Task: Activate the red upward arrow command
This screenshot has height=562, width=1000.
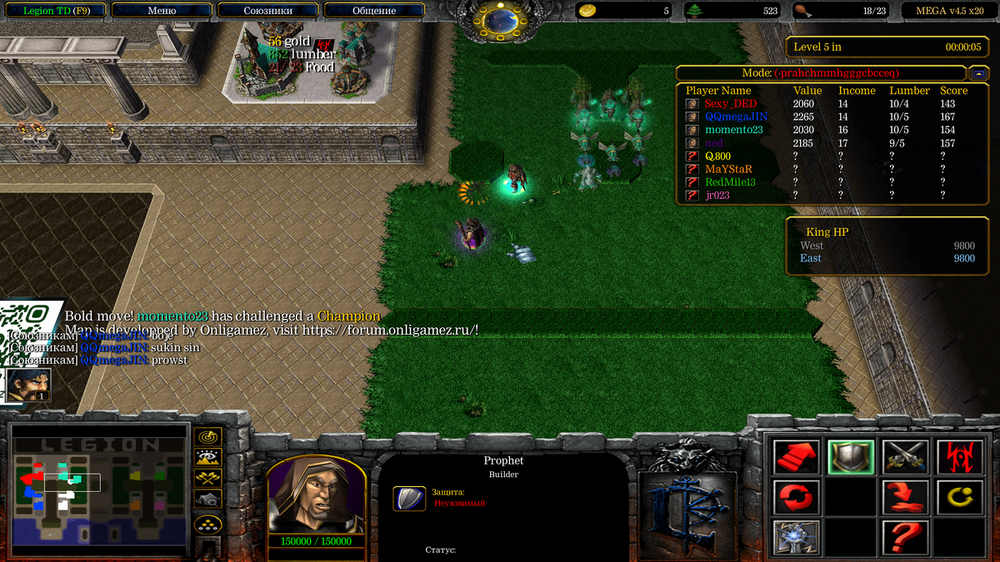Action: [x=796, y=457]
